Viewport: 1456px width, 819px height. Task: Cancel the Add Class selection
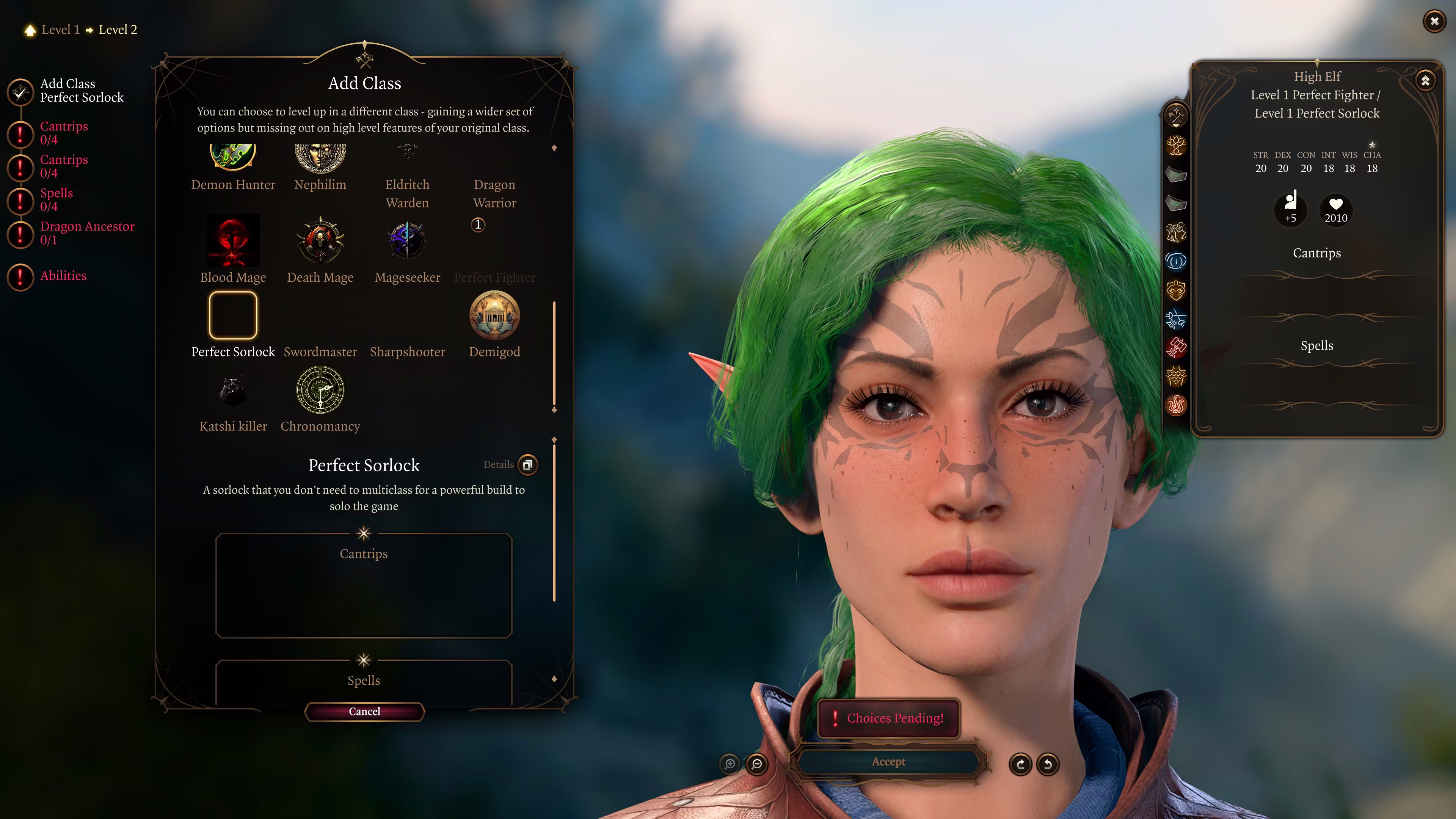point(364,711)
